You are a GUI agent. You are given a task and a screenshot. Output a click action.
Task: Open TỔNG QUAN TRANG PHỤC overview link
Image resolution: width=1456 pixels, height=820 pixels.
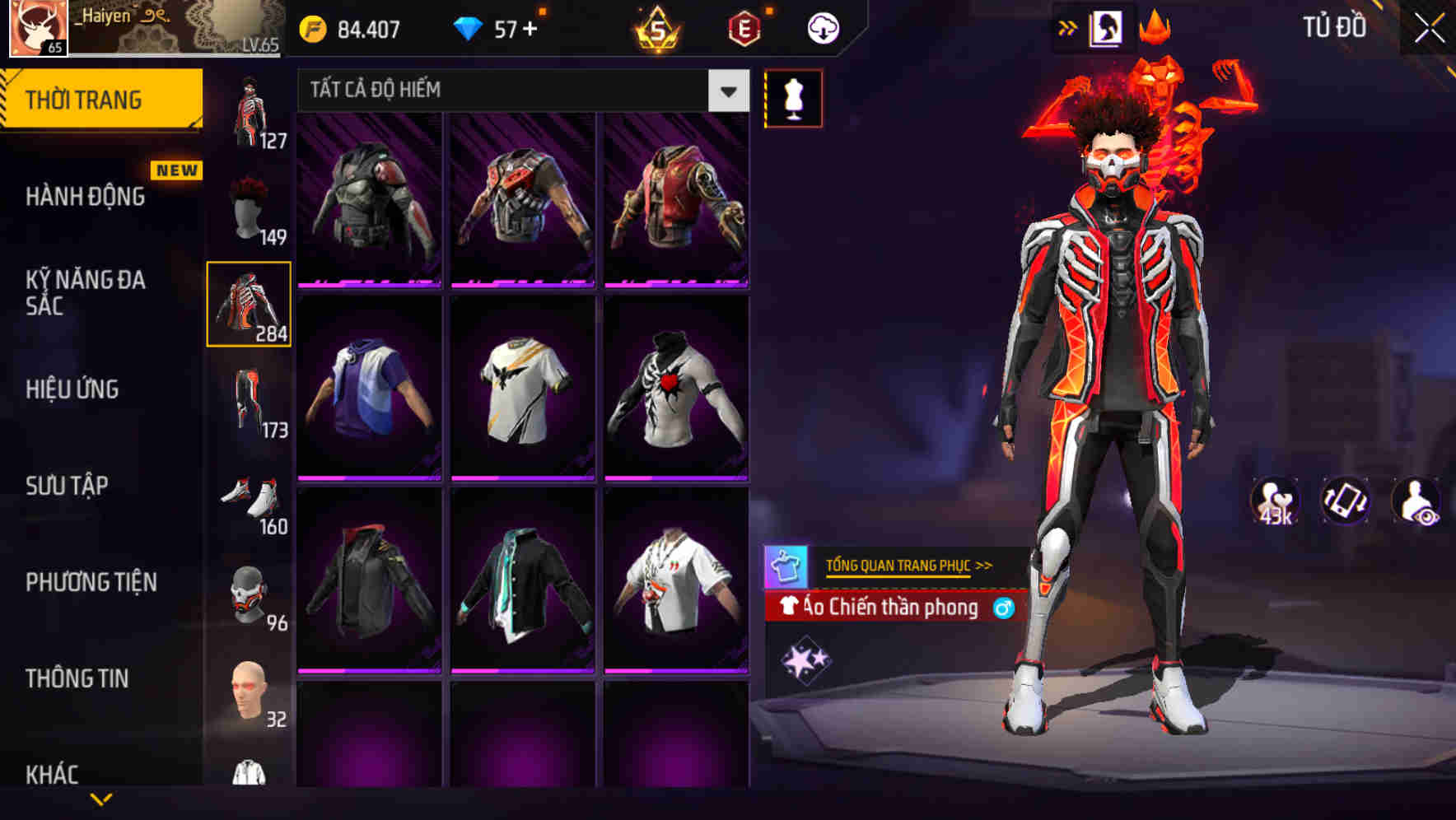[x=901, y=566]
